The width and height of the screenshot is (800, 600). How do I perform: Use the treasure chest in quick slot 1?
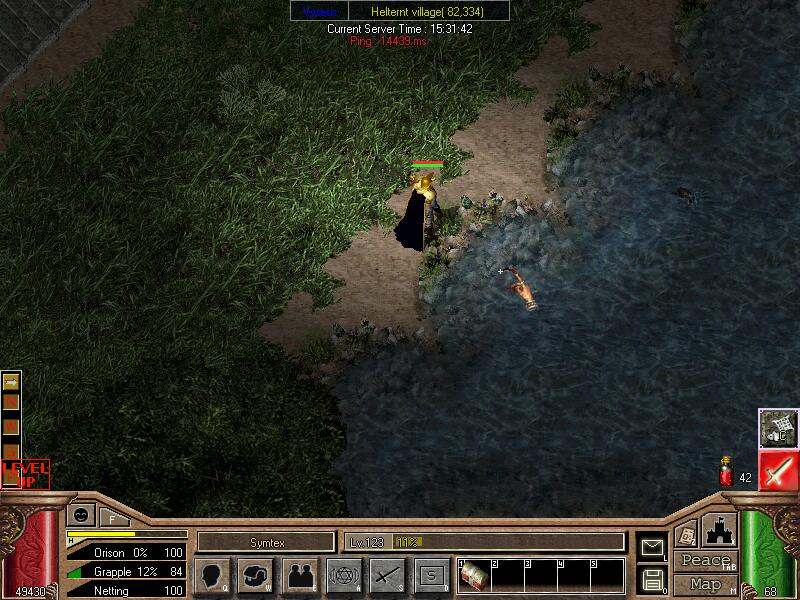pos(472,577)
